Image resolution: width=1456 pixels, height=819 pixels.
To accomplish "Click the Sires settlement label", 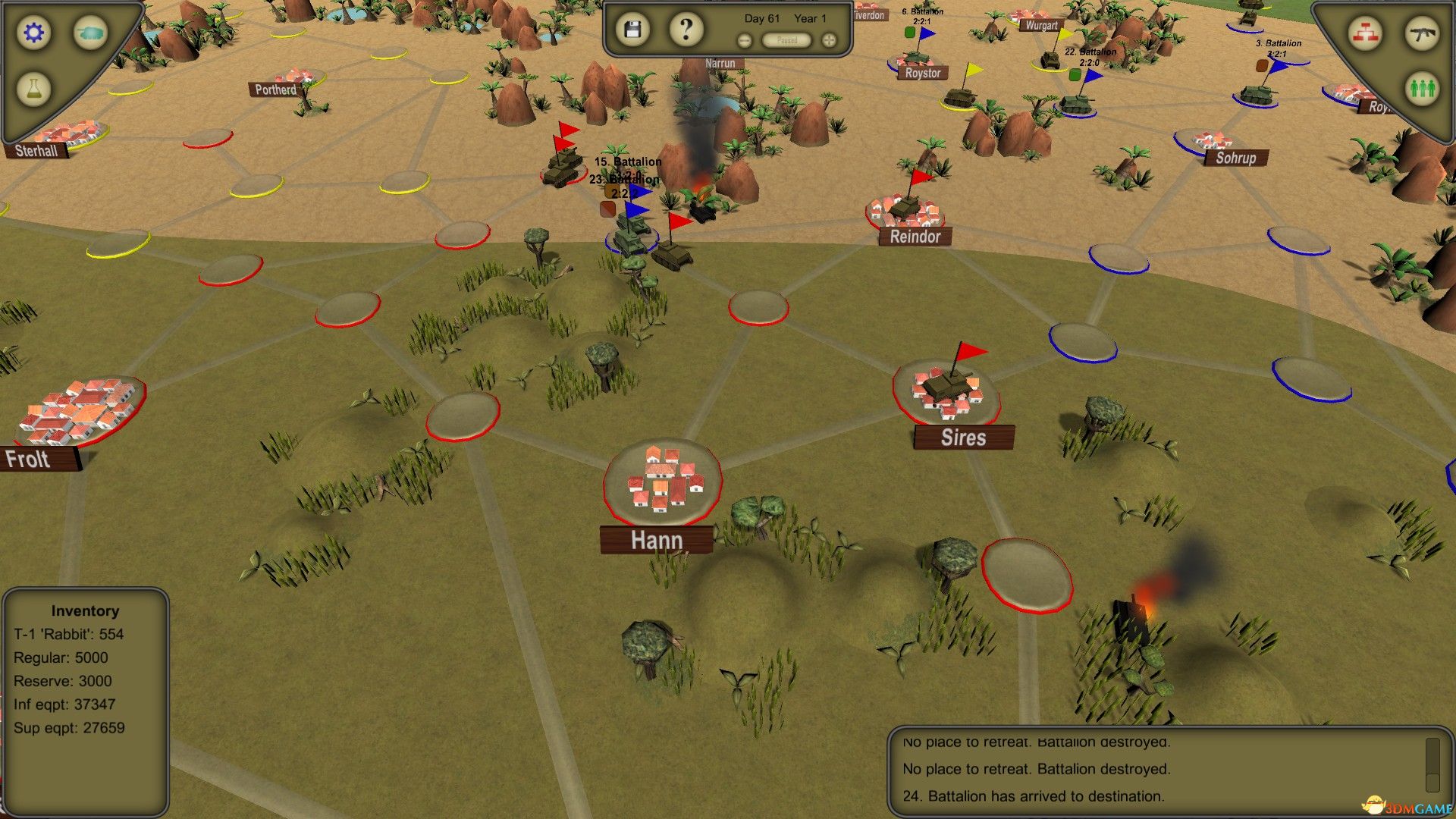I will pos(964,438).
